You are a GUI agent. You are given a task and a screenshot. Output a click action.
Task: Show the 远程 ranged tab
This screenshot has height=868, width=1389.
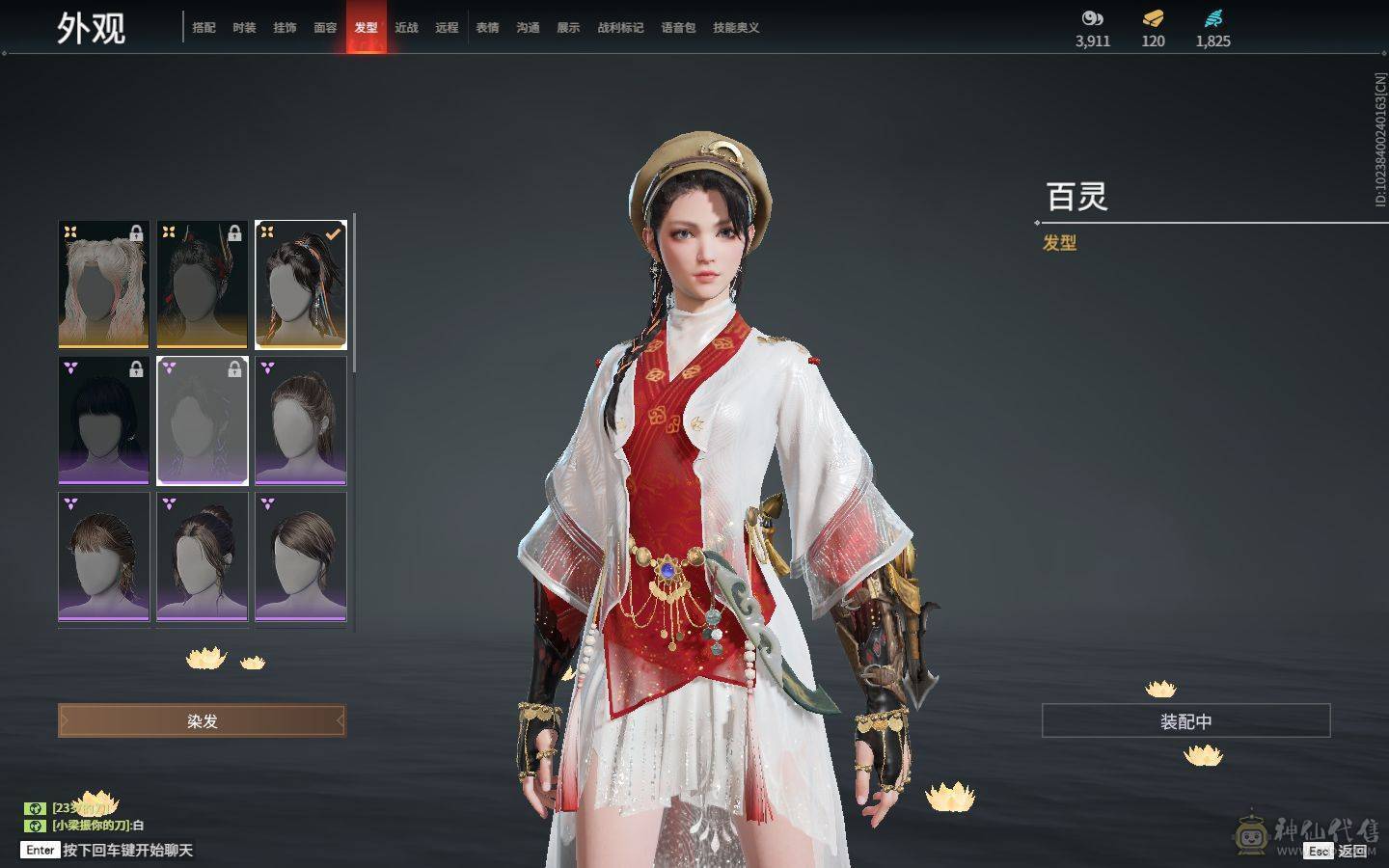coord(447,28)
